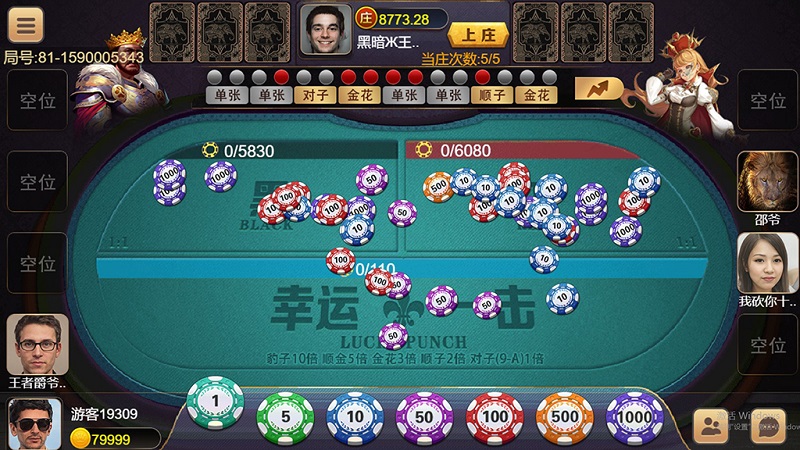View the 王者爵爷 player avatar
This screenshot has width=800, height=450.
point(38,343)
